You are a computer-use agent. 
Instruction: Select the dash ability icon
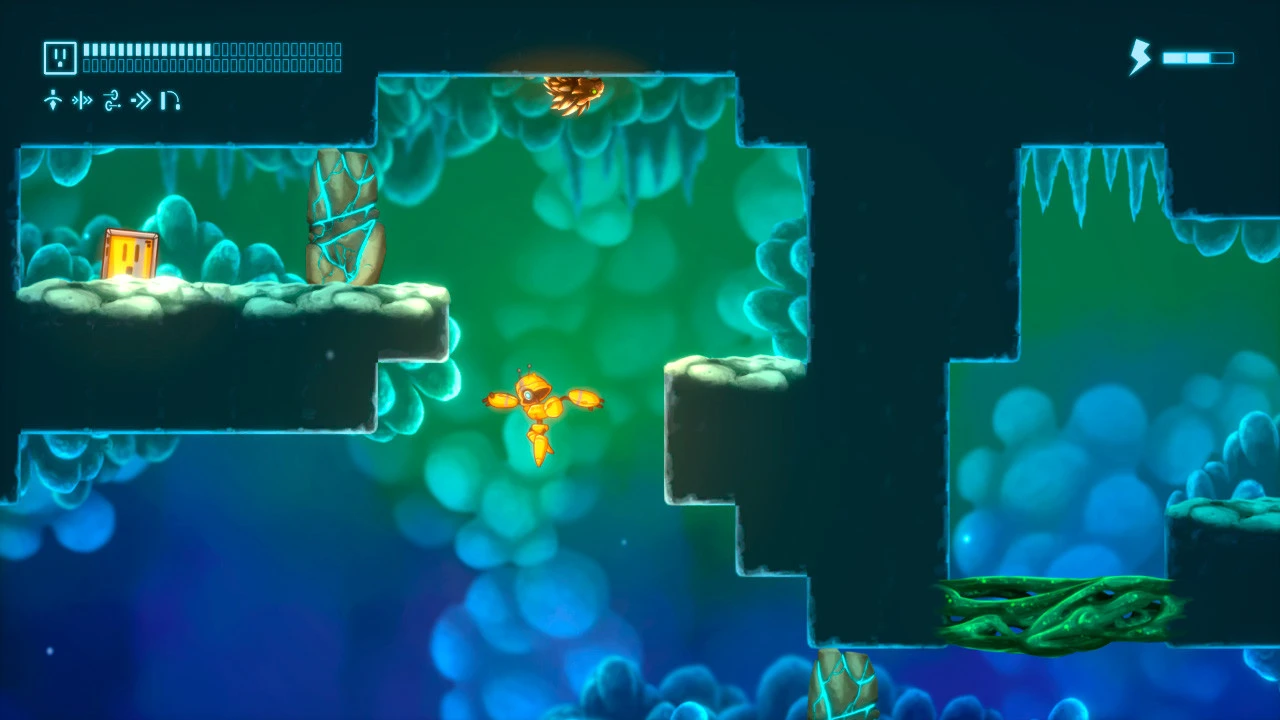pos(140,101)
